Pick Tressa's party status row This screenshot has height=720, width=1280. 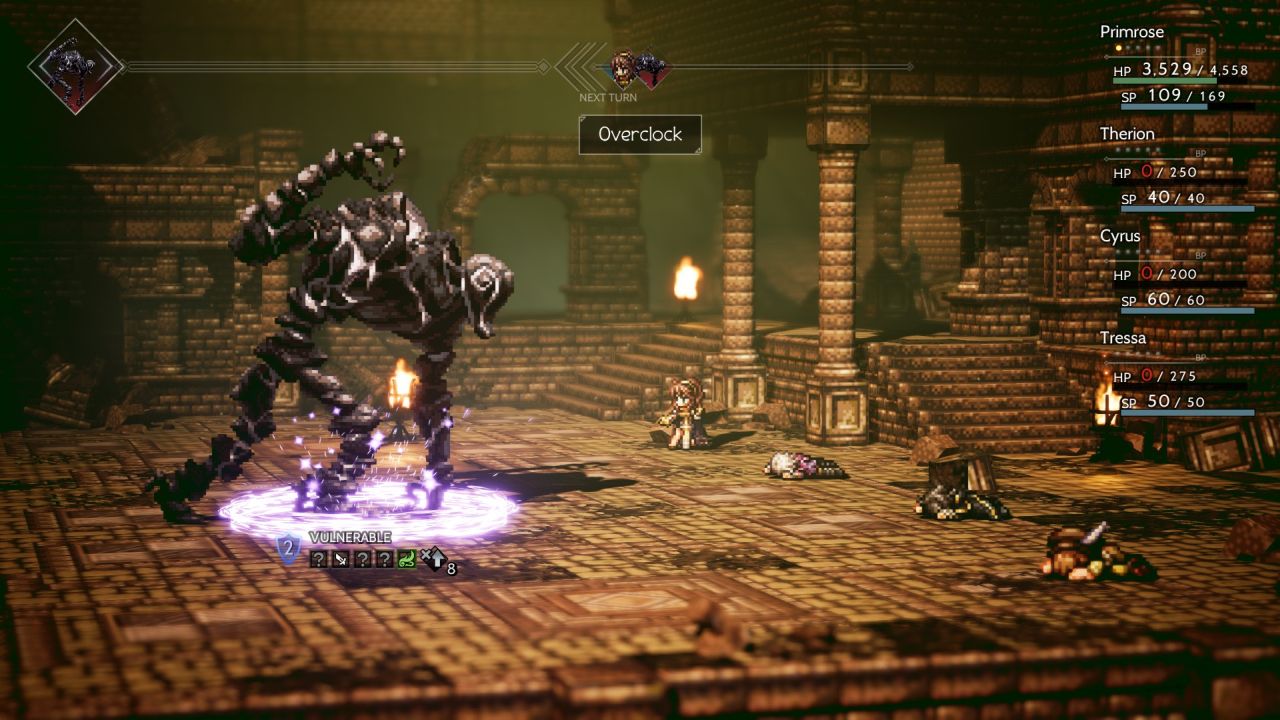(1180, 374)
